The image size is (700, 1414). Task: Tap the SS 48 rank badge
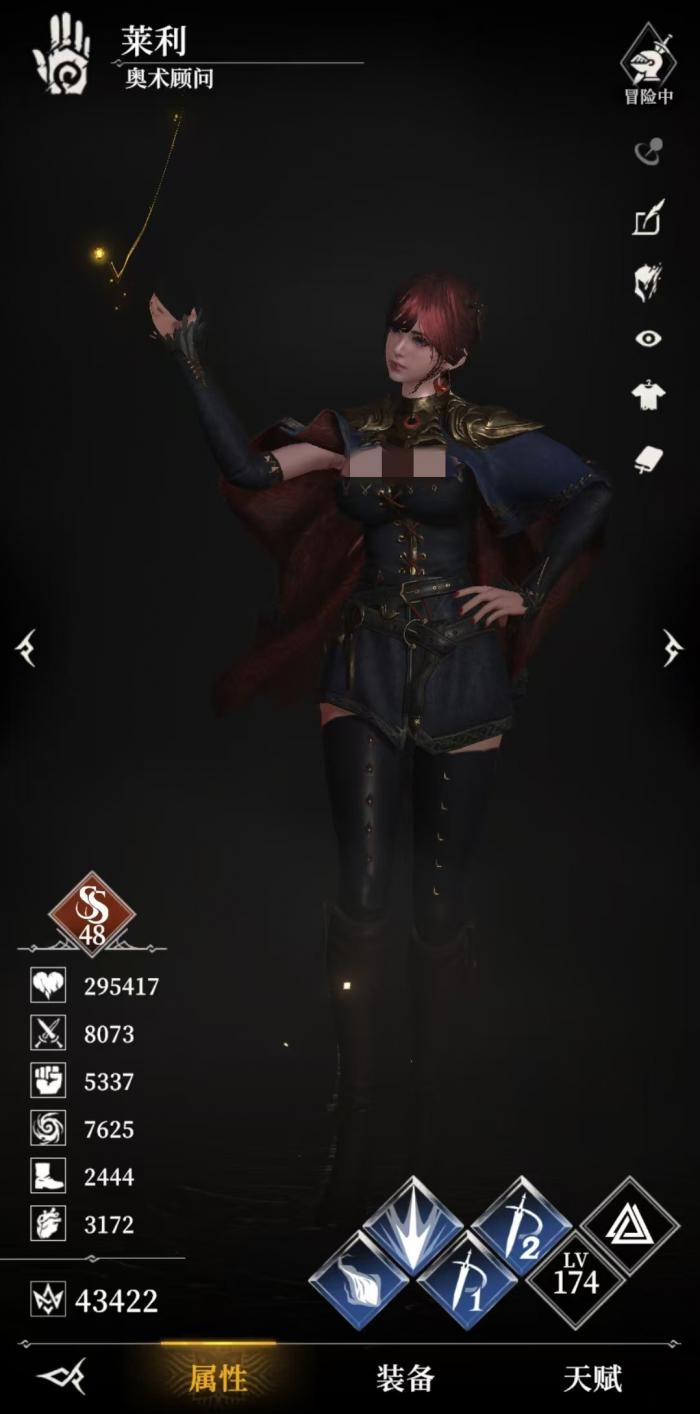[x=92, y=914]
